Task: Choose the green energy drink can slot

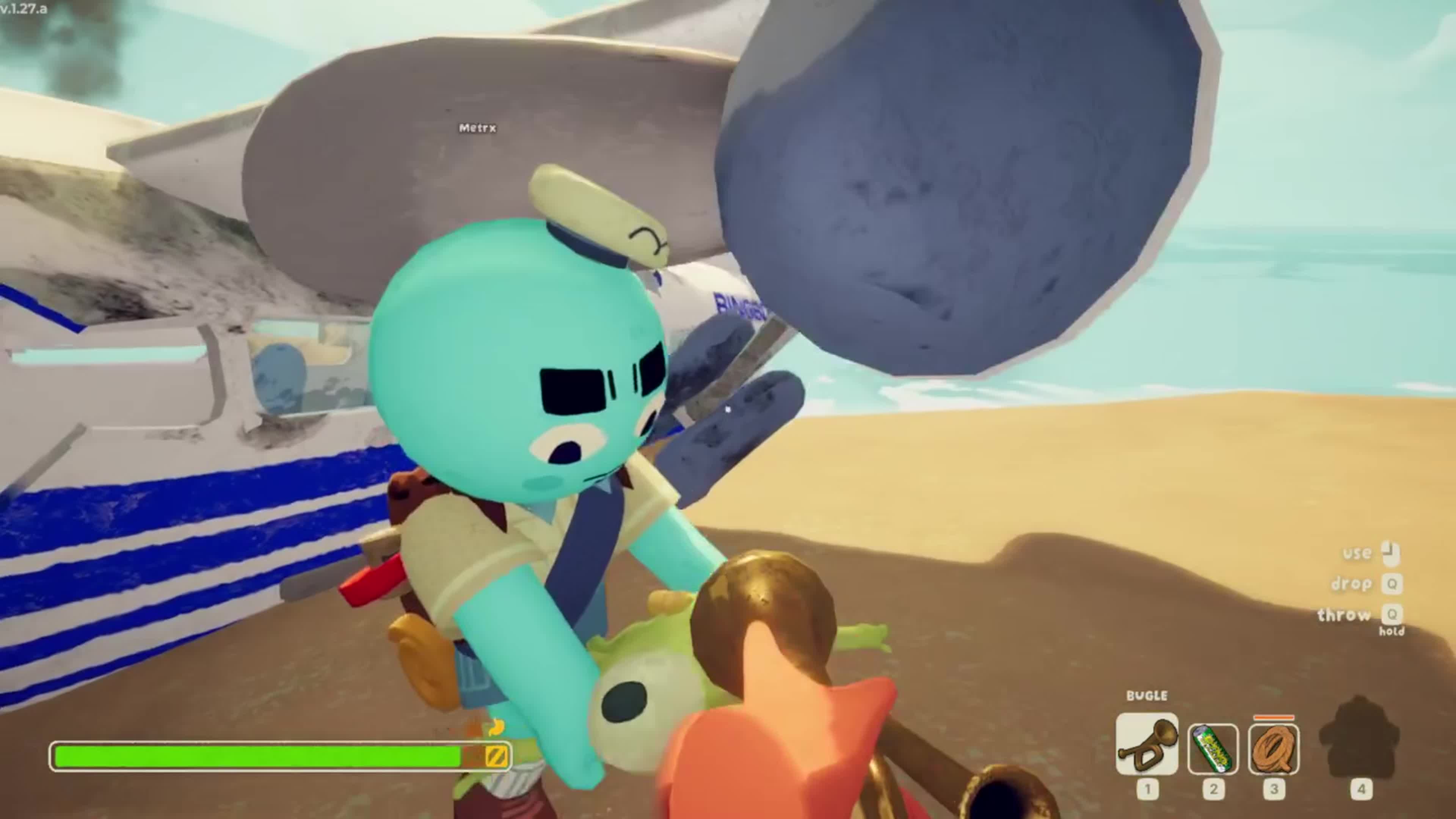Action: pos(1213,749)
